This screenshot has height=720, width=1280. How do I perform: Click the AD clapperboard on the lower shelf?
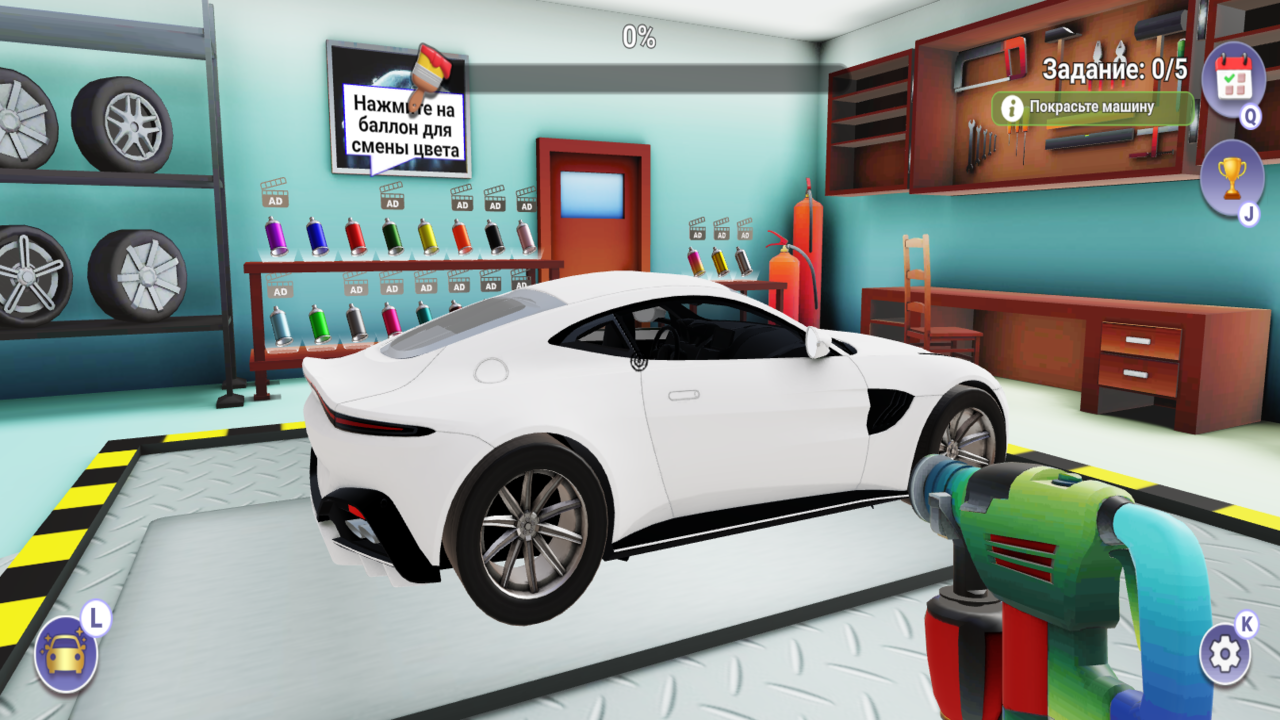coord(281,290)
